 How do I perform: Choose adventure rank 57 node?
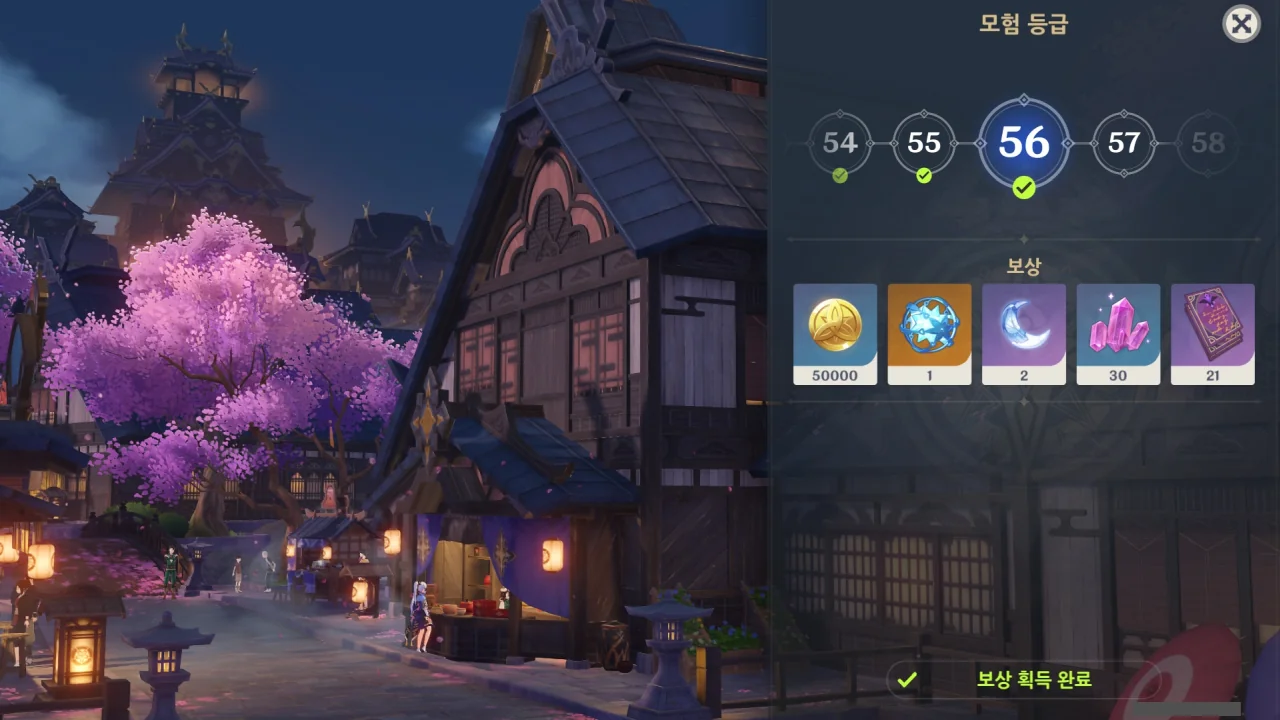[x=1124, y=144]
